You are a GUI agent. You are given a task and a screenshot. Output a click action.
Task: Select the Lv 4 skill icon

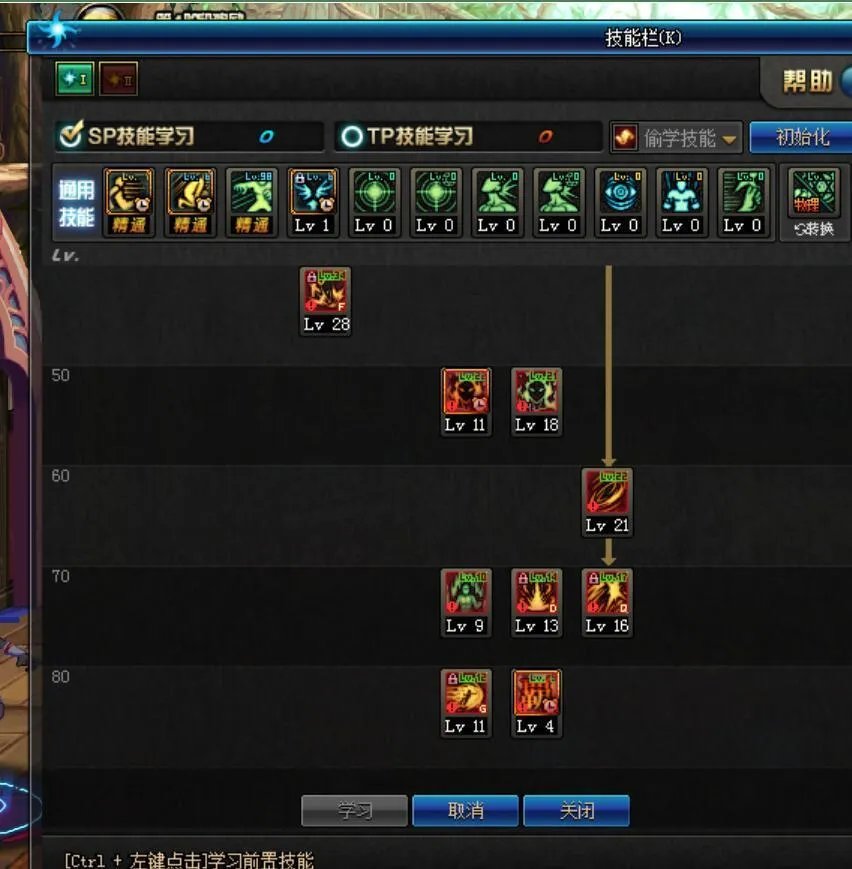click(x=537, y=694)
